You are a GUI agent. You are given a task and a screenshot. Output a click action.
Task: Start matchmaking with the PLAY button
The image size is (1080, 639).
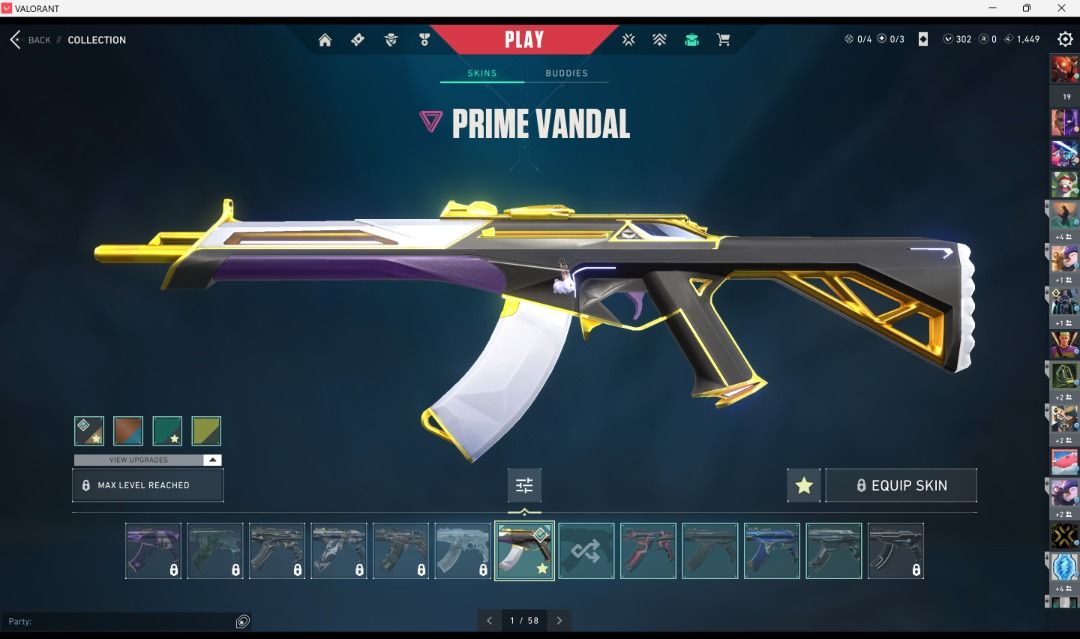tap(524, 40)
